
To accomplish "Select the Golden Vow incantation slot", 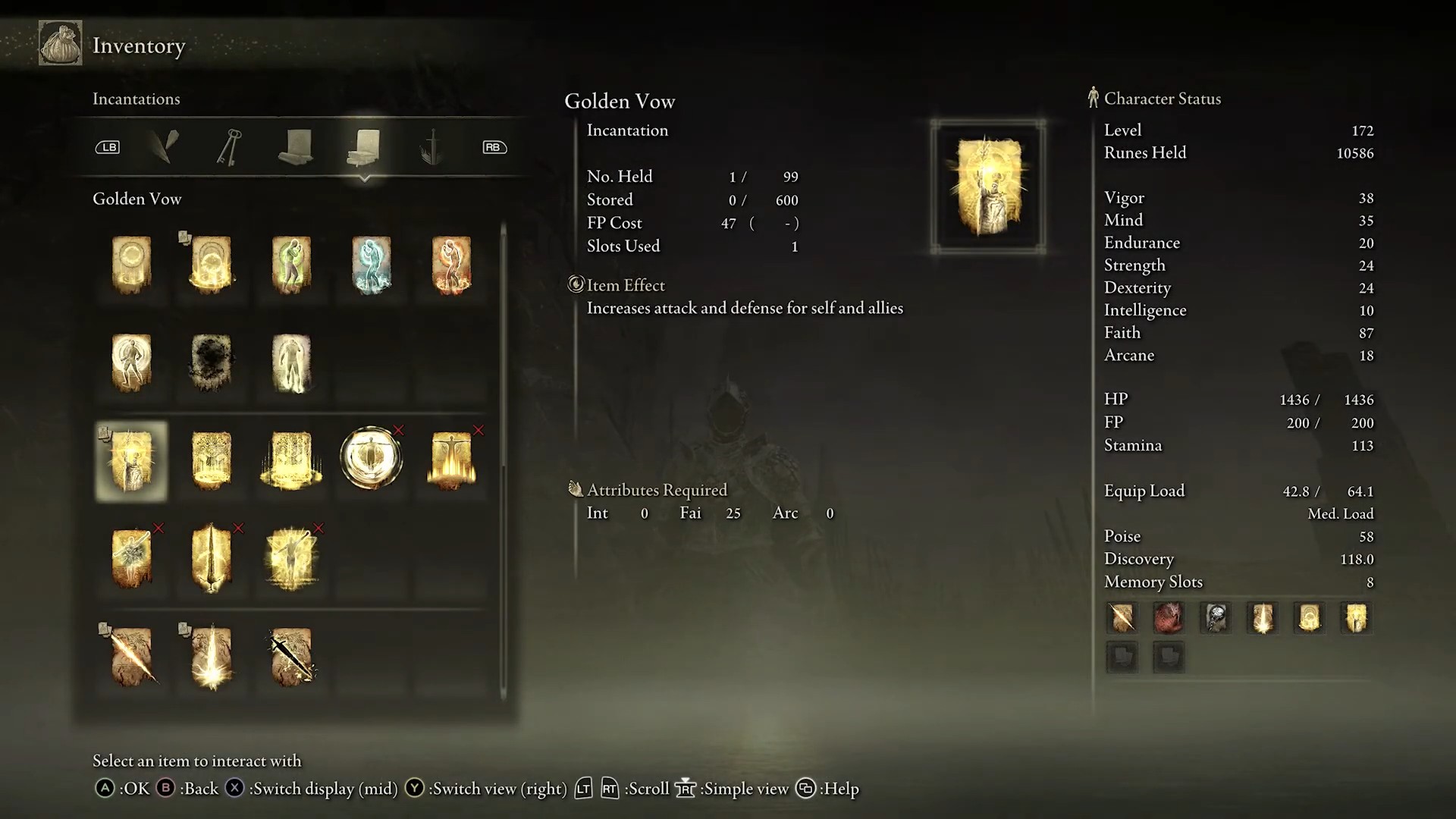I will (131, 461).
